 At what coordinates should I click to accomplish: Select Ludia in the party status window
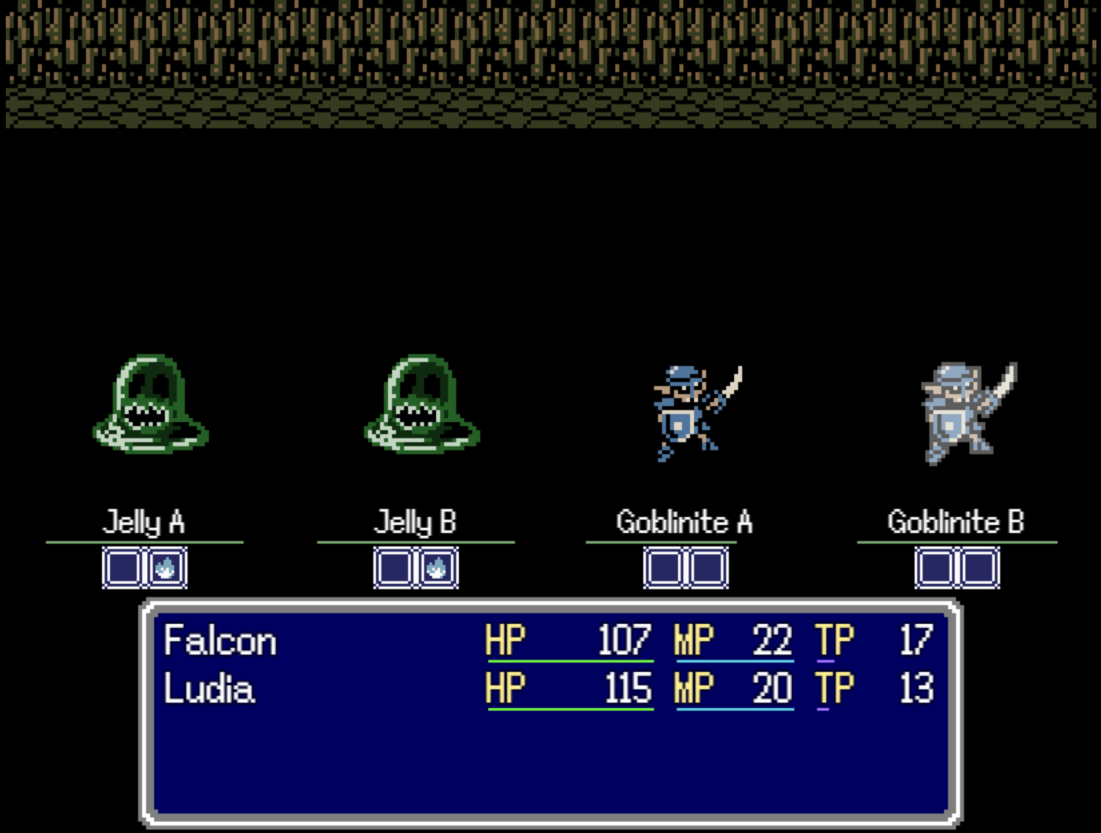pyautogui.click(x=209, y=689)
